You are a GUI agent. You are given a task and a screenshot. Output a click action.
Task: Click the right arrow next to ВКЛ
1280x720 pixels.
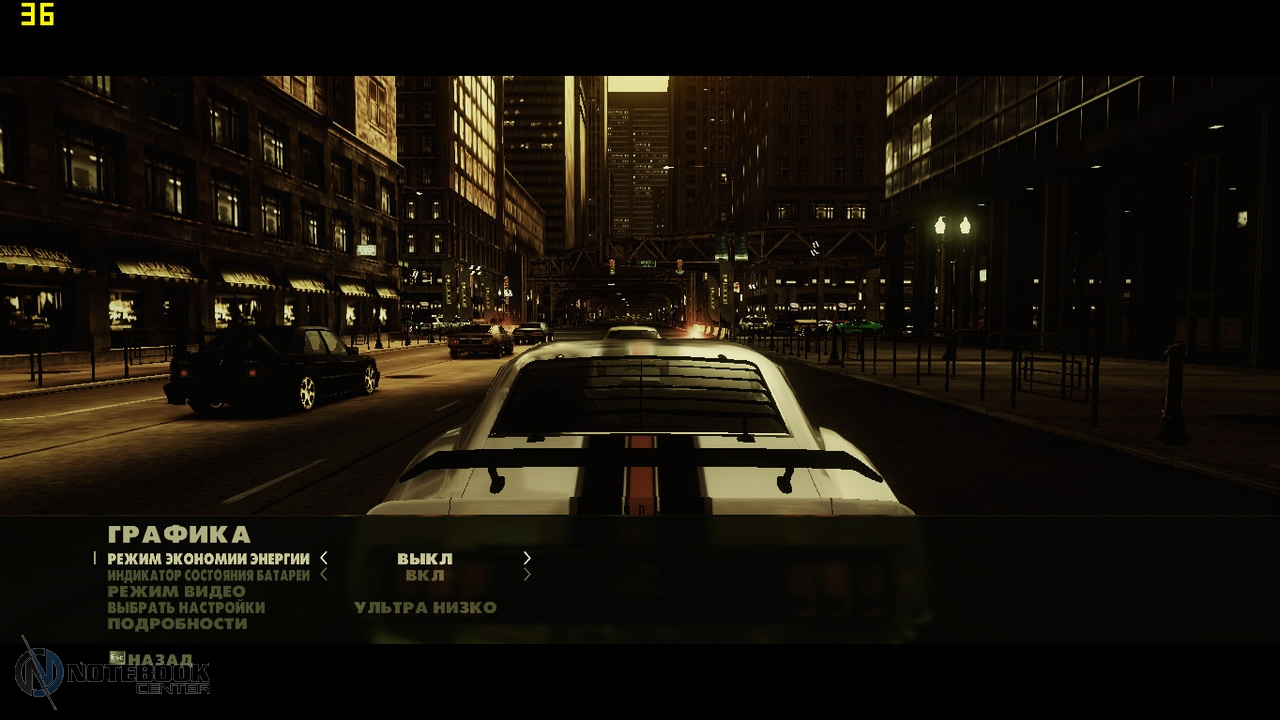[527, 575]
